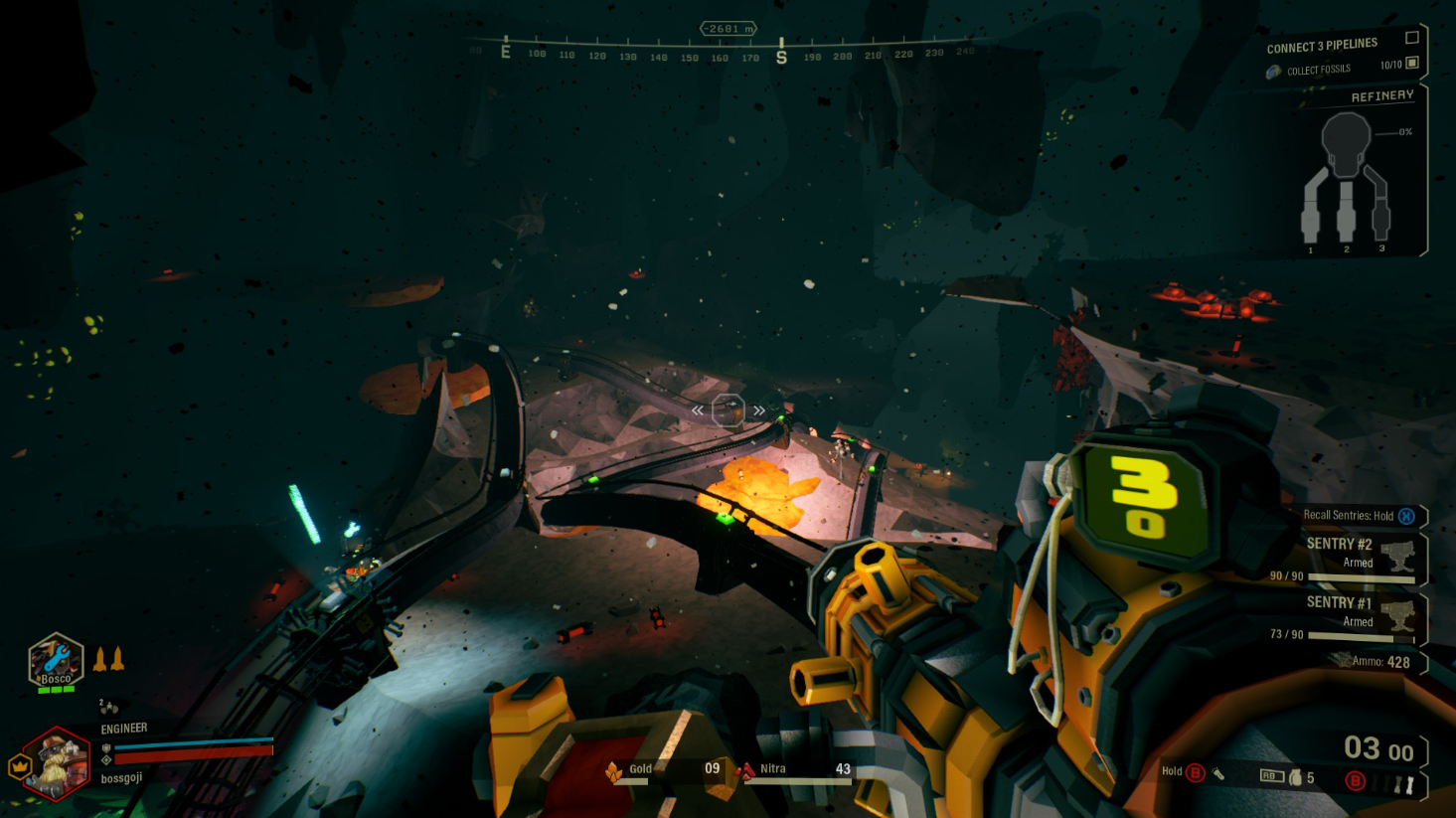Open the Refinery pipeline status diagram
Screen dimensions: 1456x818
click(1347, 181)
